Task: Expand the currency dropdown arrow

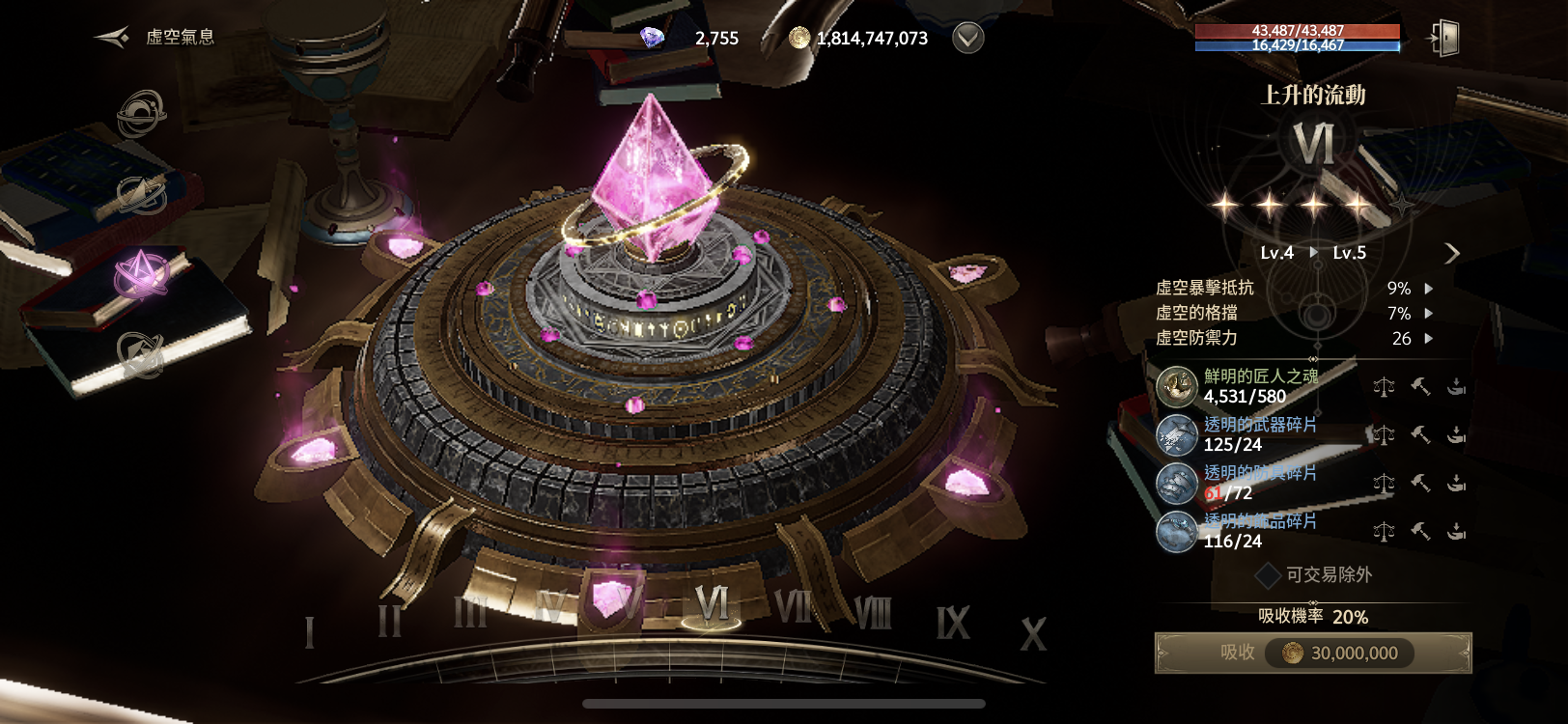Action: click(x=967, y=38)
